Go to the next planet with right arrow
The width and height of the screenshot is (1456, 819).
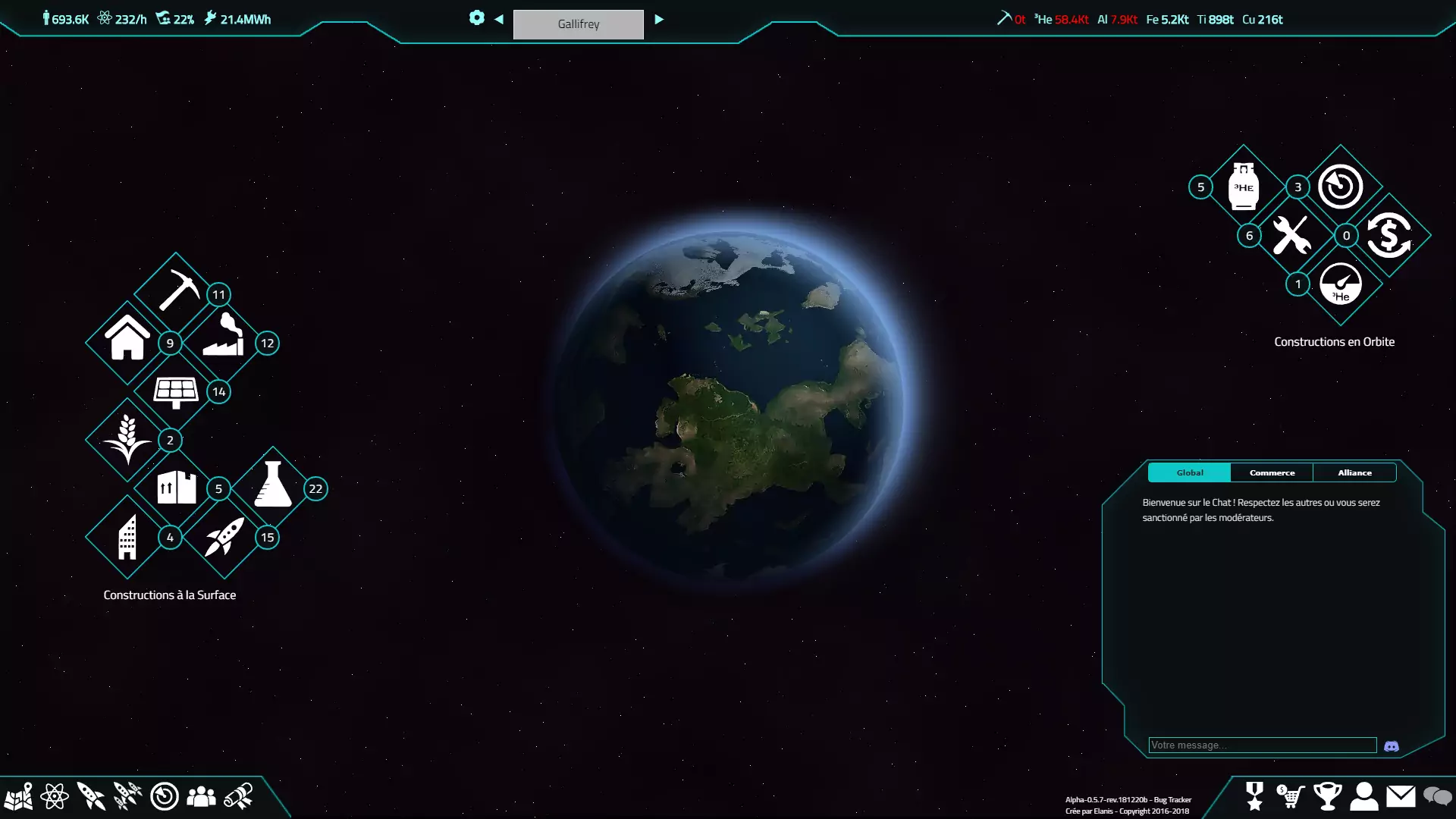[x=659, y=20]
